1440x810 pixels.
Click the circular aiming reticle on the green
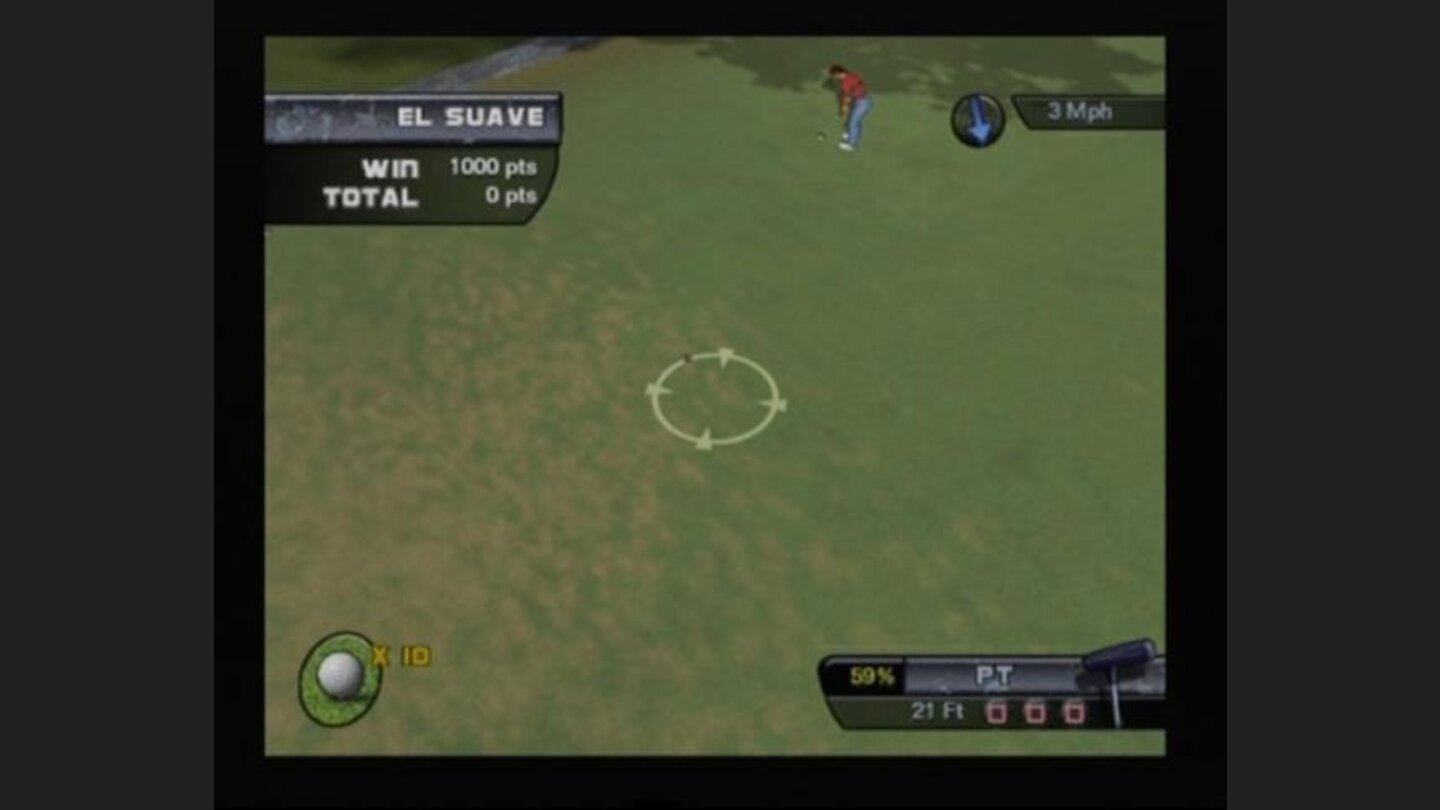(719, 399)
